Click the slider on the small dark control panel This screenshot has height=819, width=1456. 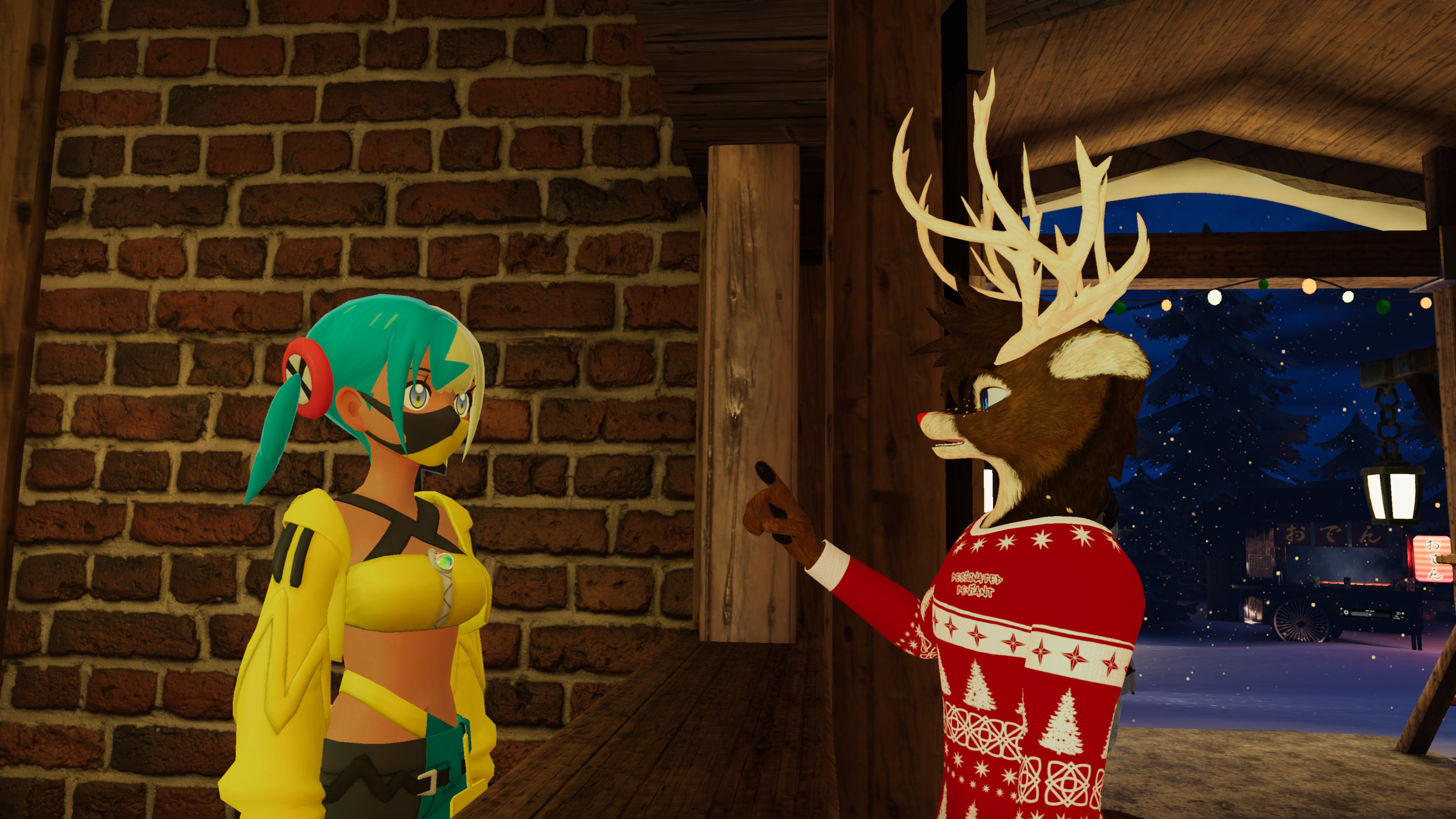click(x=1370, y=615)
